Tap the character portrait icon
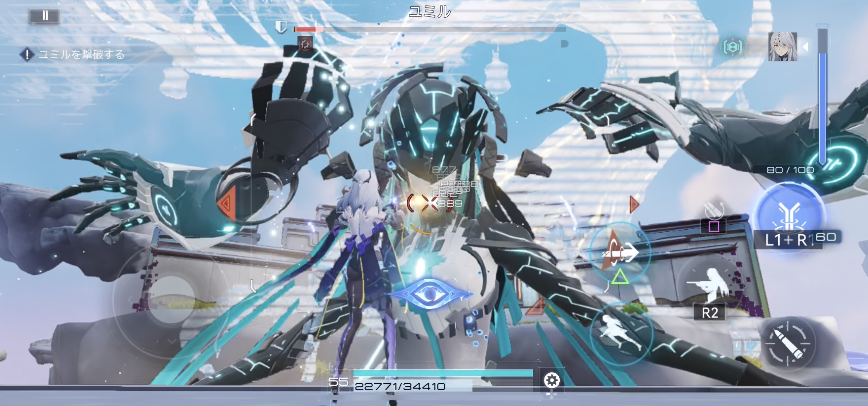The image size is (868, 406). 782,46
